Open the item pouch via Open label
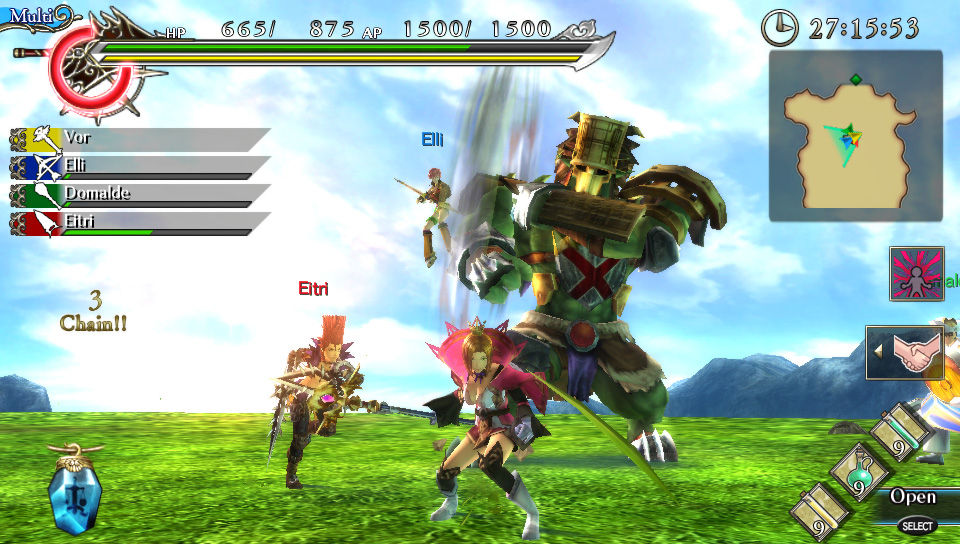The image size is (960, 544). click(x=912, y=497)
